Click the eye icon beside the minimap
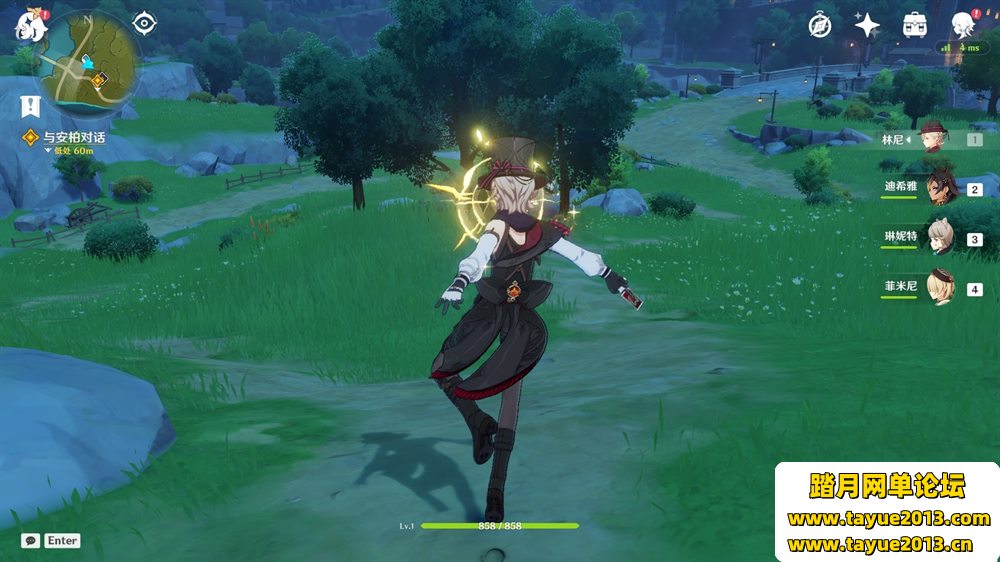Screen dimensions: 1000x562 tap(145, 23)
